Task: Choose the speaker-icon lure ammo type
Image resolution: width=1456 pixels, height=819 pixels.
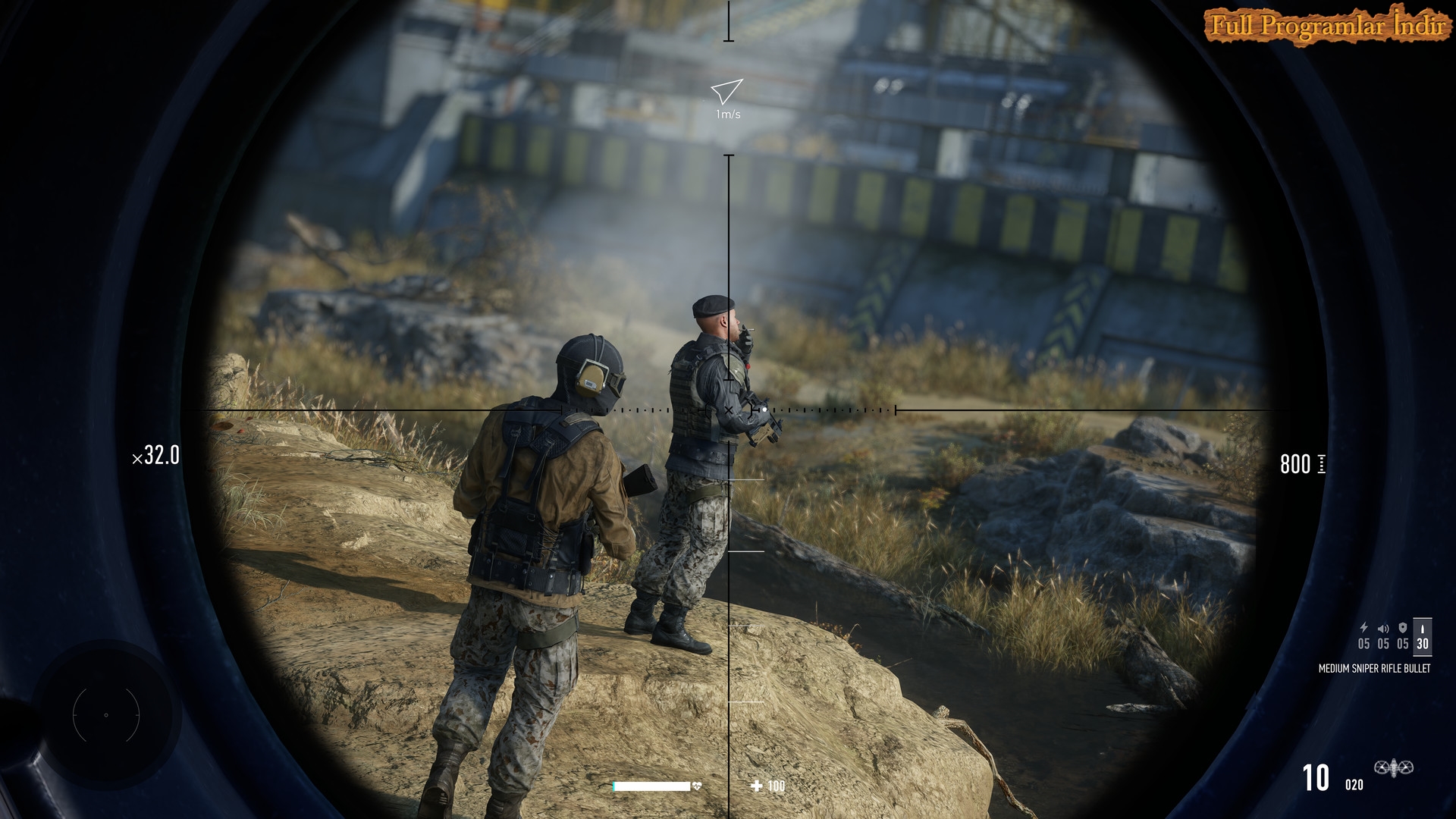Action: [1383, 635]
